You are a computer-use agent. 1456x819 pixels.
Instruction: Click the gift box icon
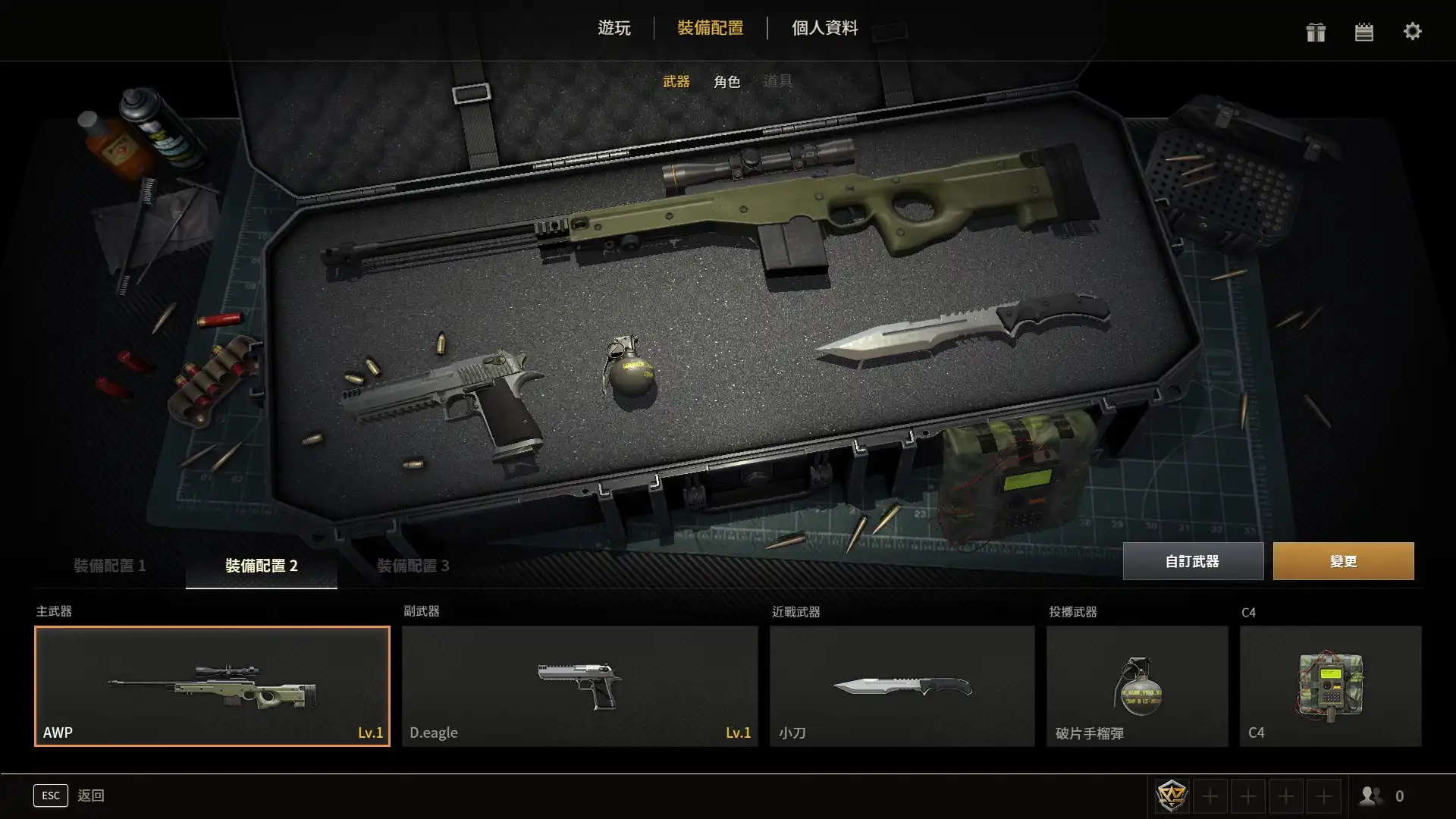pyautogui.click(x=1316, y=32)
